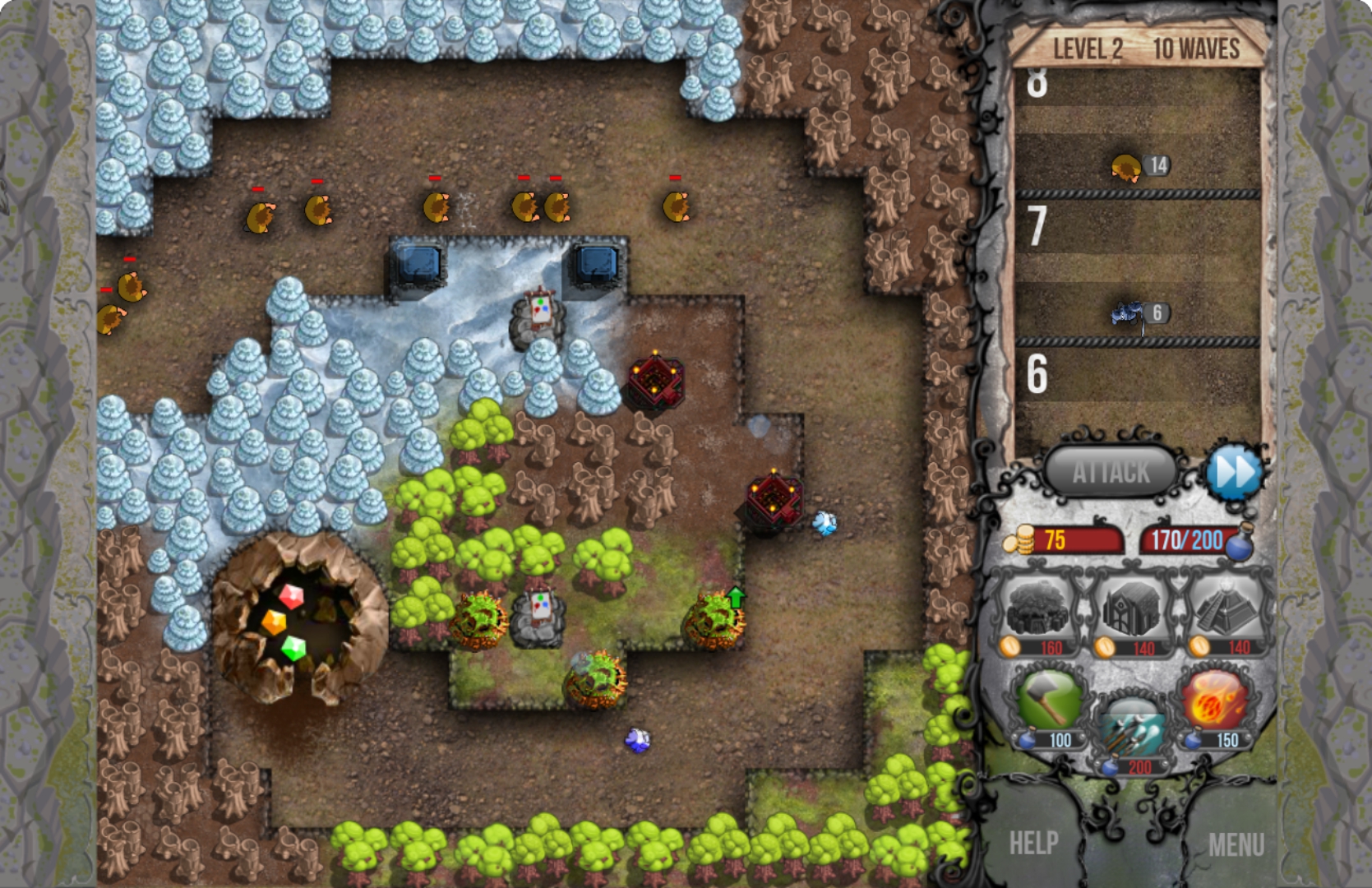The width and height of the screenshot is (1372, 888).
Task: Activate the Meteor fireball spell
Action: coord(1215,701)
